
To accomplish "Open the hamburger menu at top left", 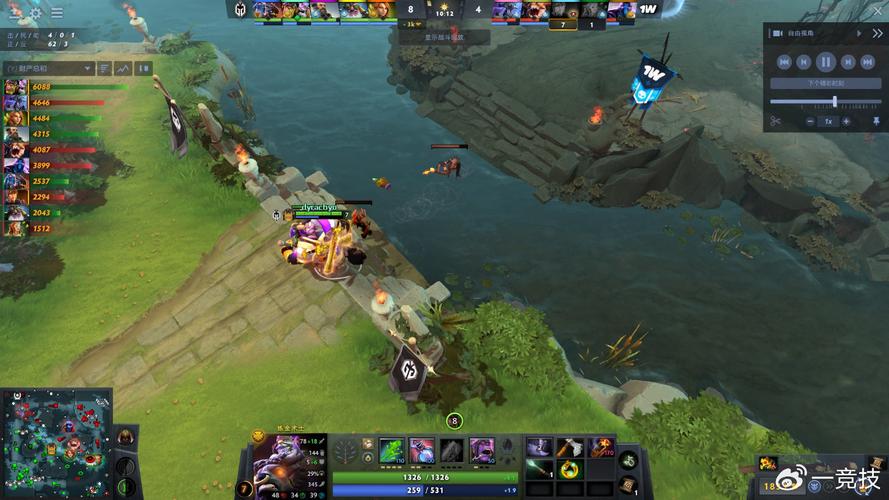I will [57, 13].
